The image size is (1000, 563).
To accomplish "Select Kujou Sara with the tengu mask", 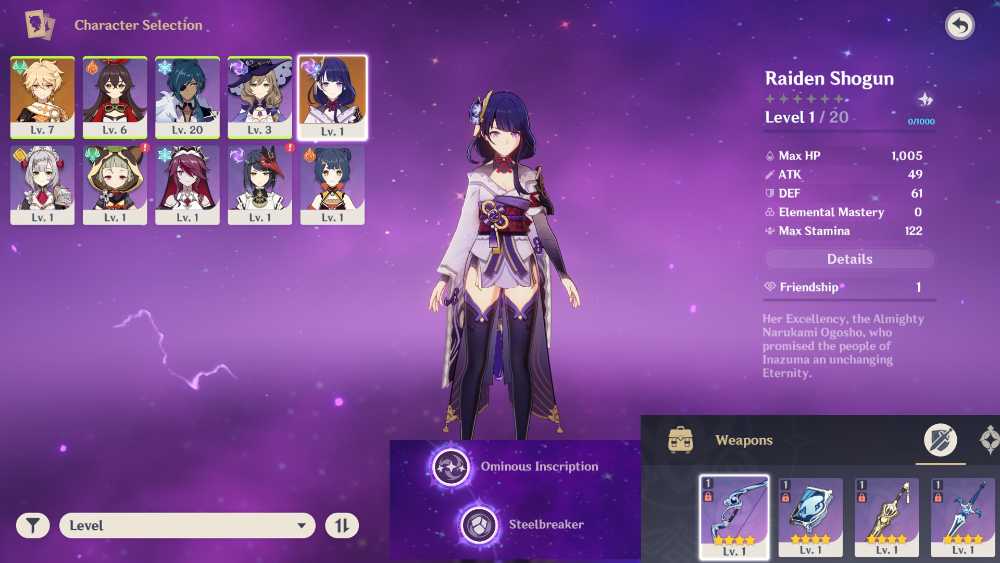I will pos(260,184).
